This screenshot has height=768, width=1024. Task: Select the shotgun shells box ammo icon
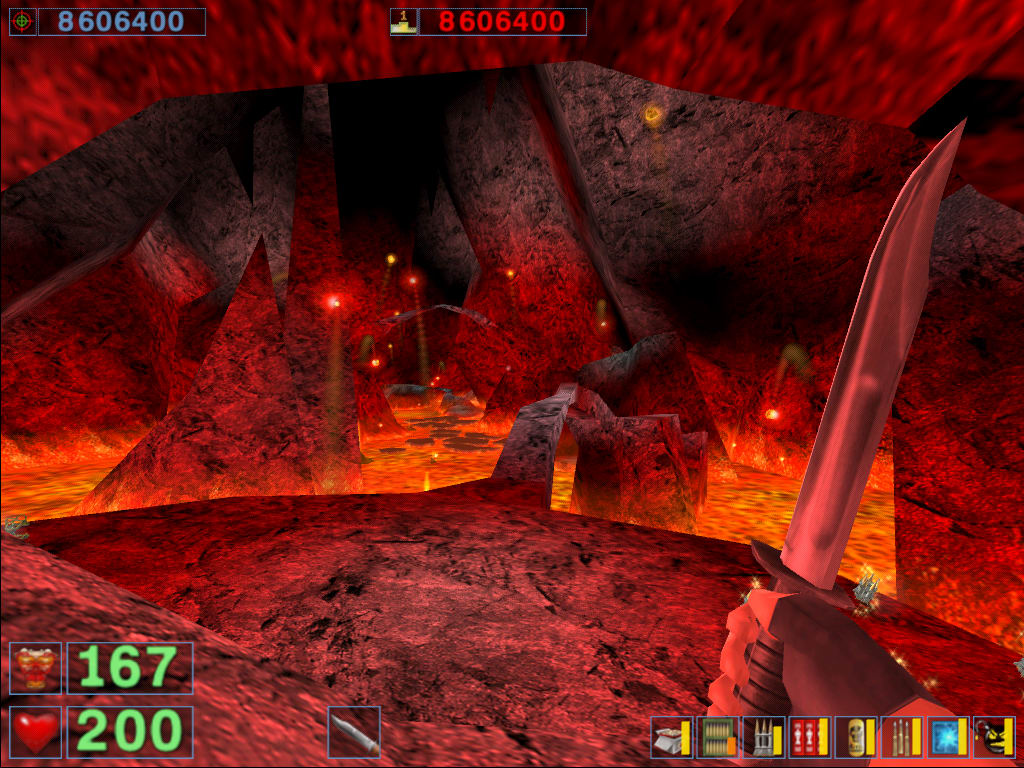[x=672, y=738]
